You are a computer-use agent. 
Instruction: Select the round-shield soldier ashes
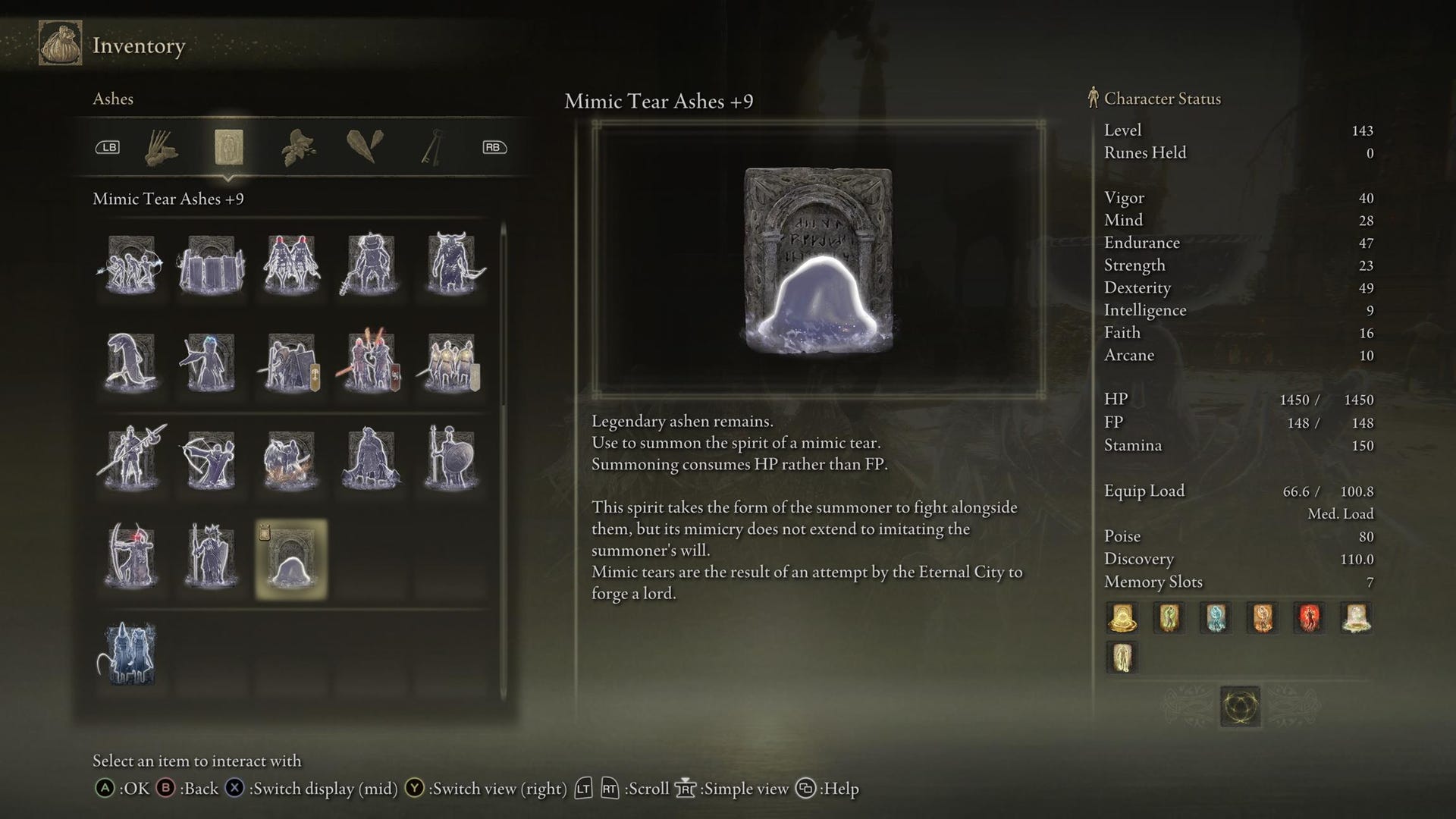[x=452, y=460]
